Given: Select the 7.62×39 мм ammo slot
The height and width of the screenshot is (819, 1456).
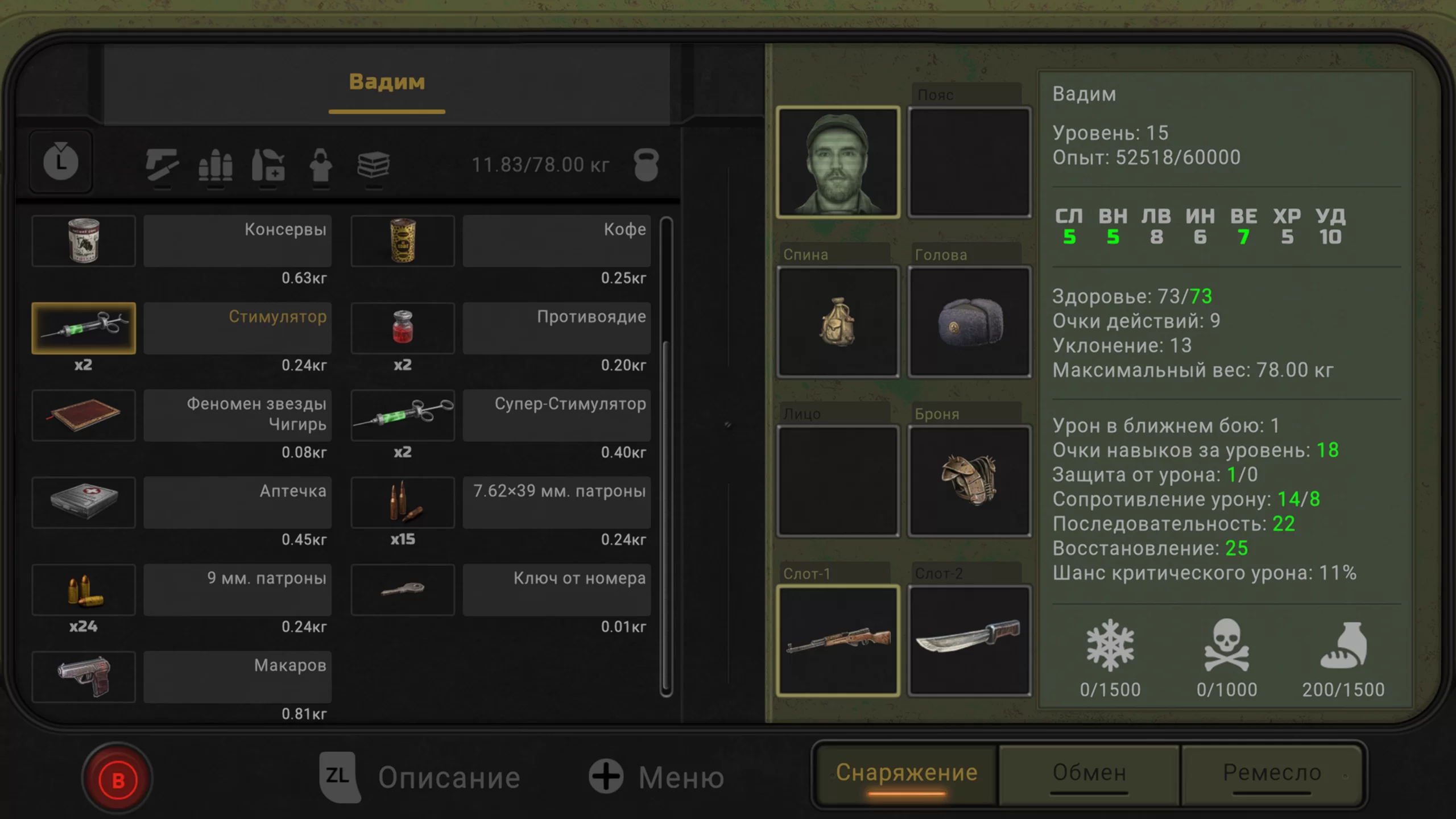Looking at the screenshot, I should coord(403,502).
